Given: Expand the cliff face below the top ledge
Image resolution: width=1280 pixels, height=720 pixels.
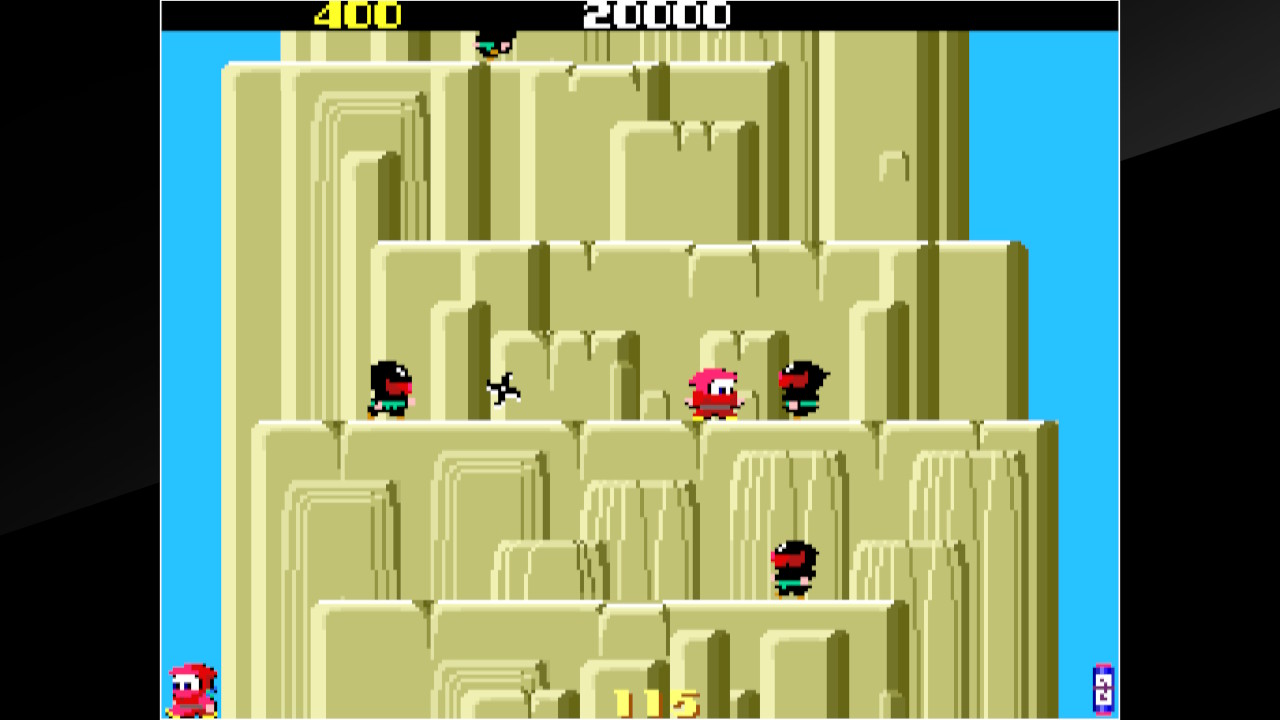Looking at the screenshot, I should click(450, 150).
